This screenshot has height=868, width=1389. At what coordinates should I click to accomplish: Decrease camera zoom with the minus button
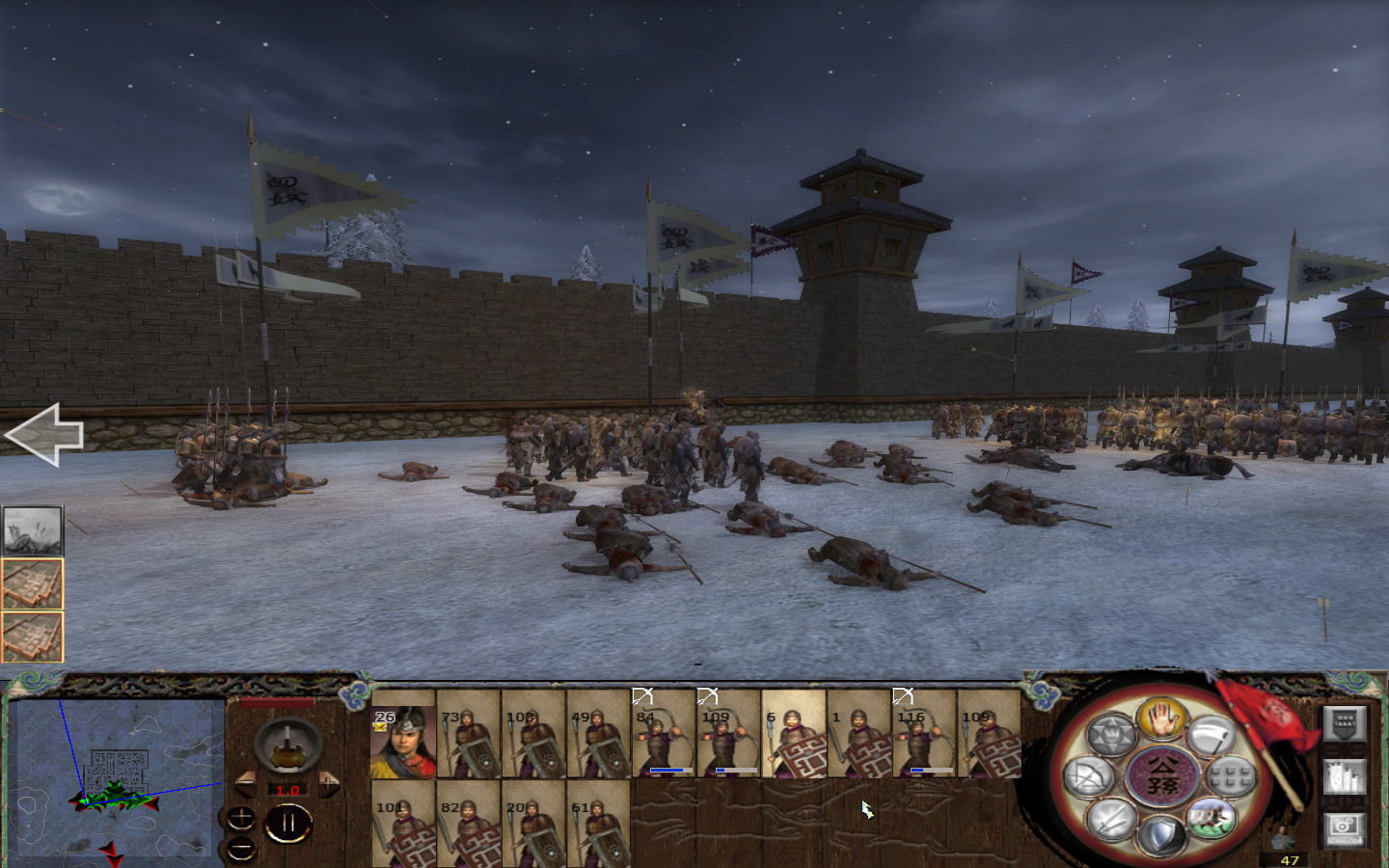[241, 847]
